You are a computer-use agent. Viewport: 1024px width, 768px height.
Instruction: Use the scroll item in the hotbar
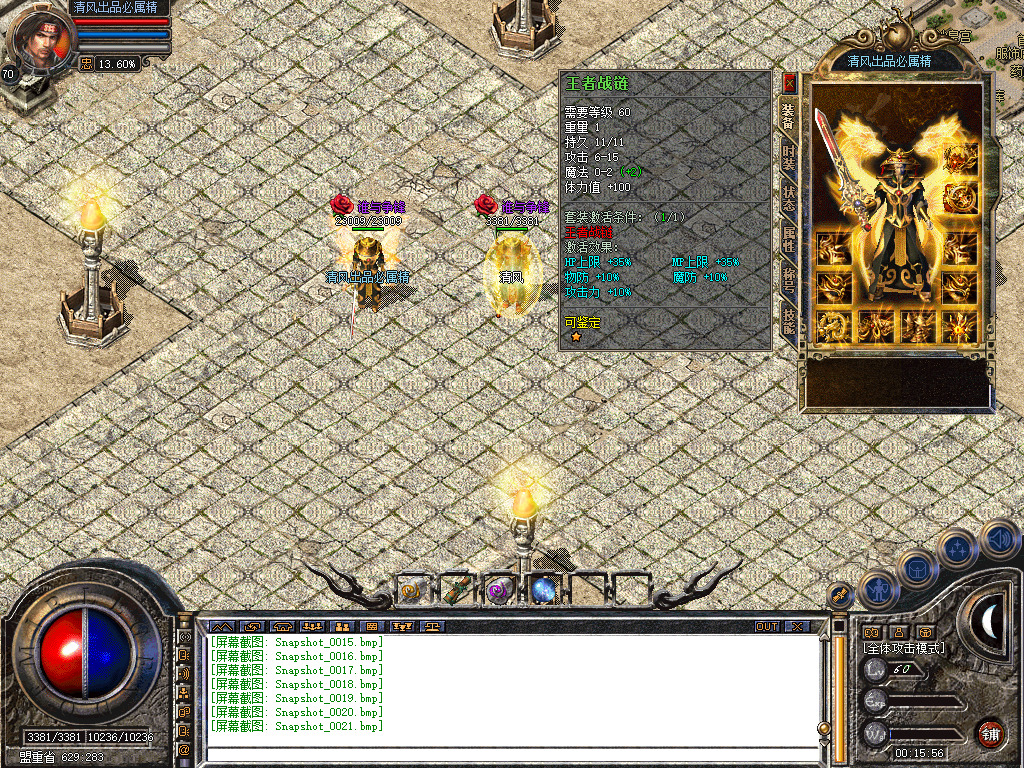[412, 591]
